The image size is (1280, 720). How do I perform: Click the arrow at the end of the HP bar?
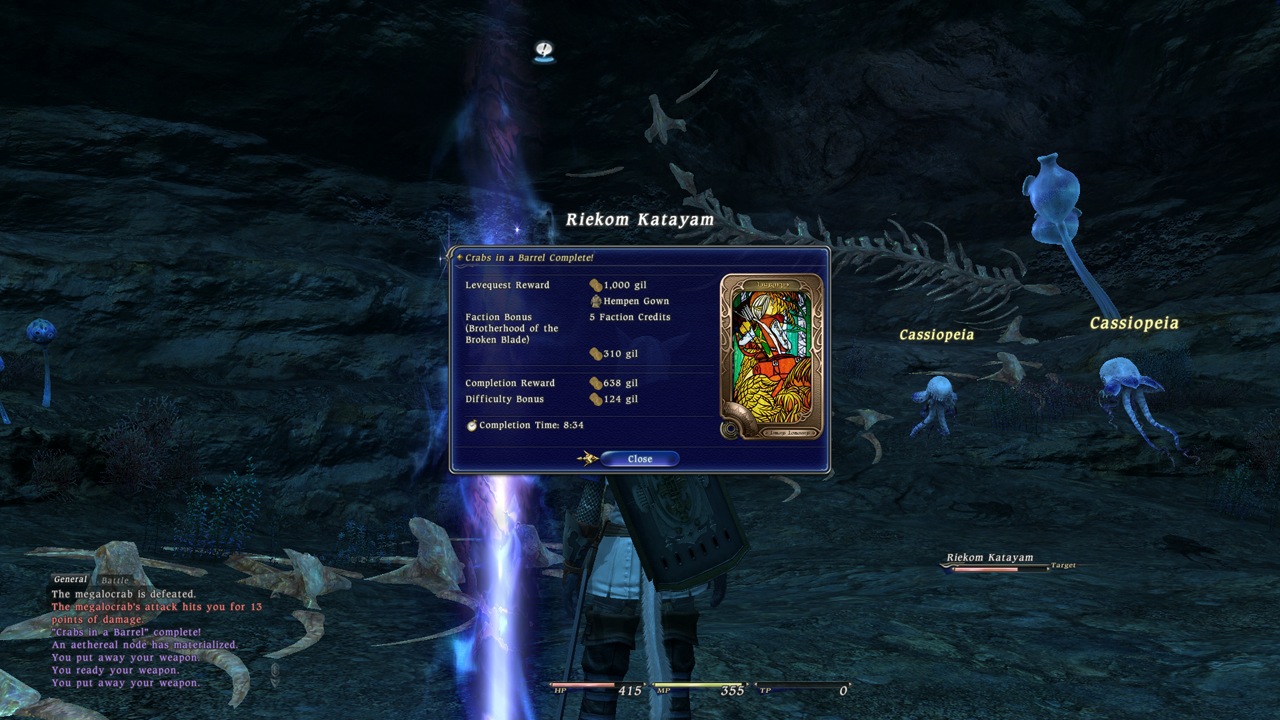pyautogui.click(x=645, y=685)
